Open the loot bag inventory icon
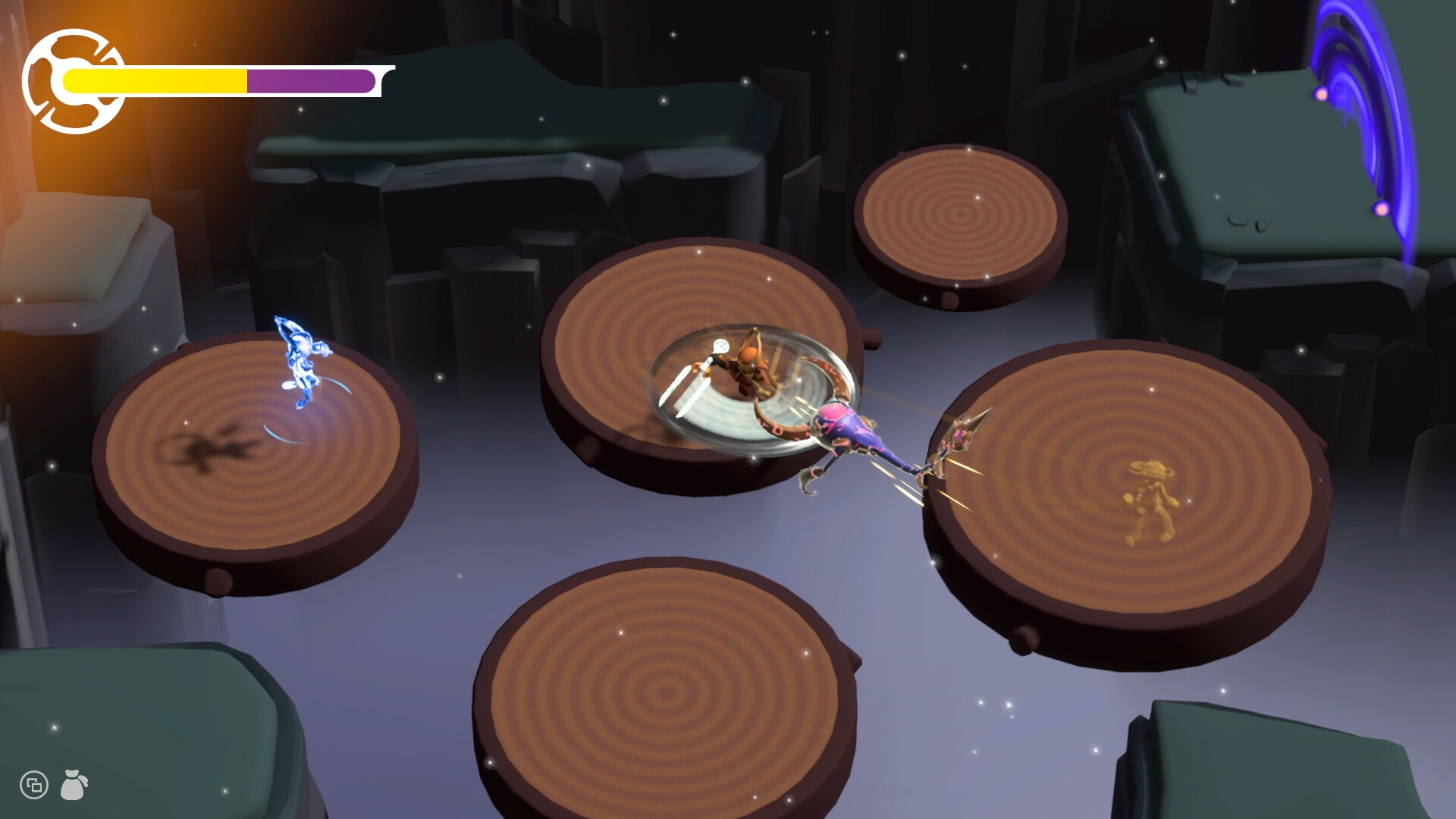Image resolution: width=1456 pixels, height=819 pixels. click(x=73, y=786)
